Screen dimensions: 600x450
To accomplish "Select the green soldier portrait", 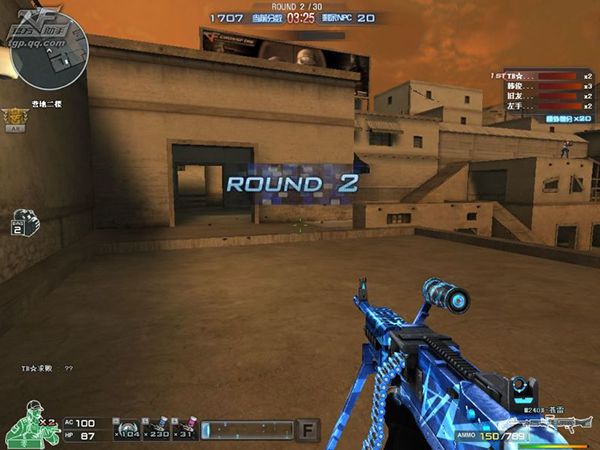I will coord(28,424).
